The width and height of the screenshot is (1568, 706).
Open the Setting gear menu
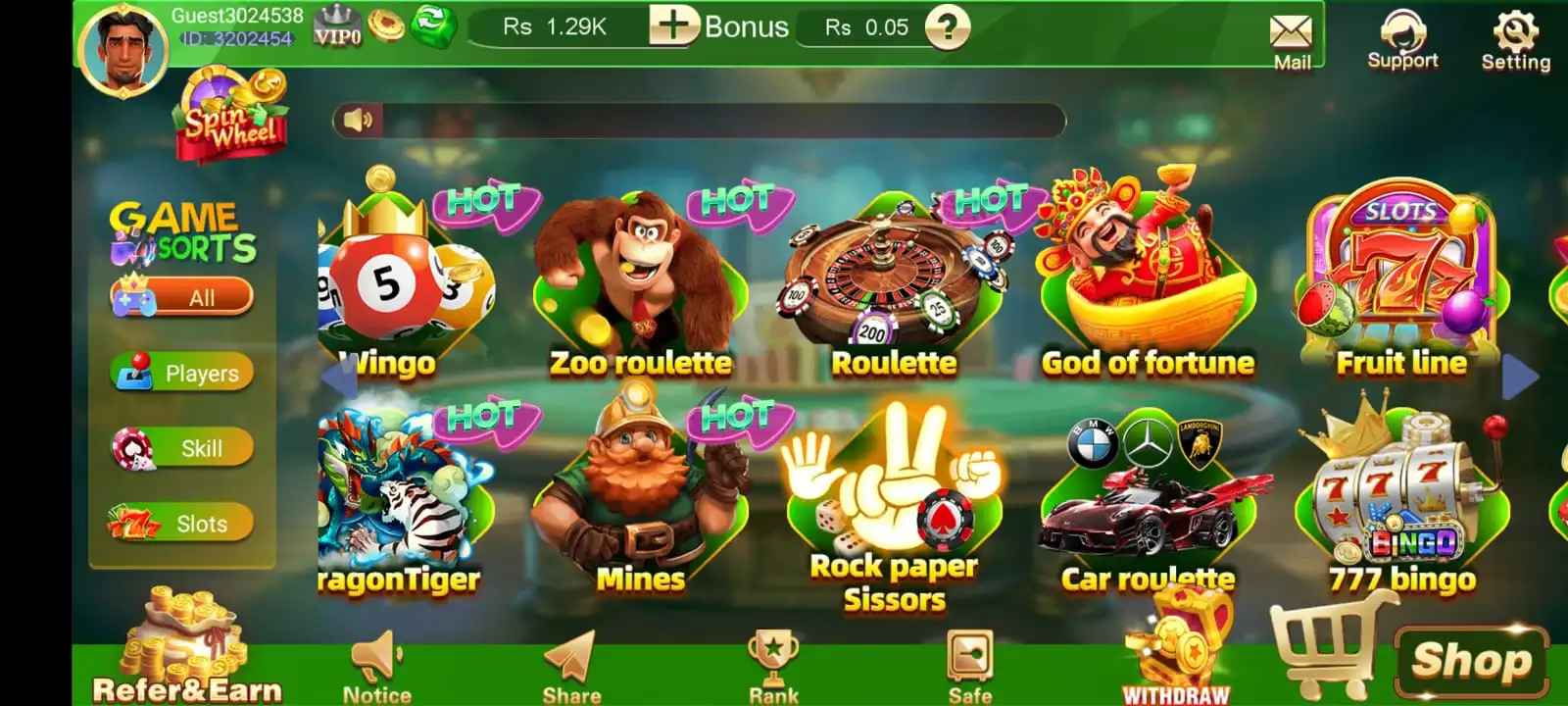(x=1515, y=39)
